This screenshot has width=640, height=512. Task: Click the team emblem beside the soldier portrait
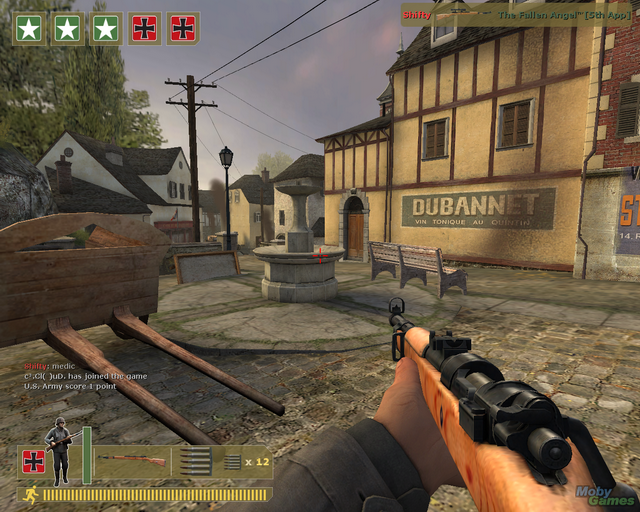pos(33,461)
